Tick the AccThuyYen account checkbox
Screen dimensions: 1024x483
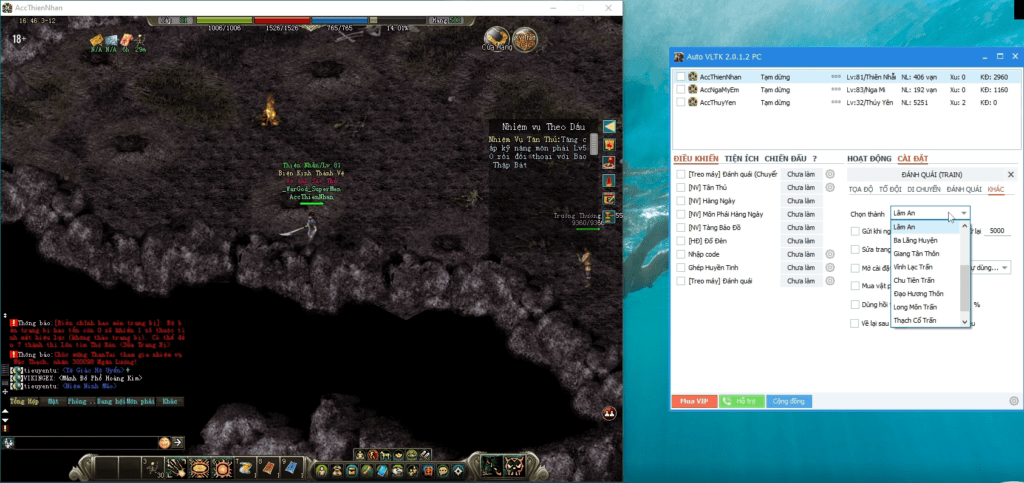[x=681, y=102]
